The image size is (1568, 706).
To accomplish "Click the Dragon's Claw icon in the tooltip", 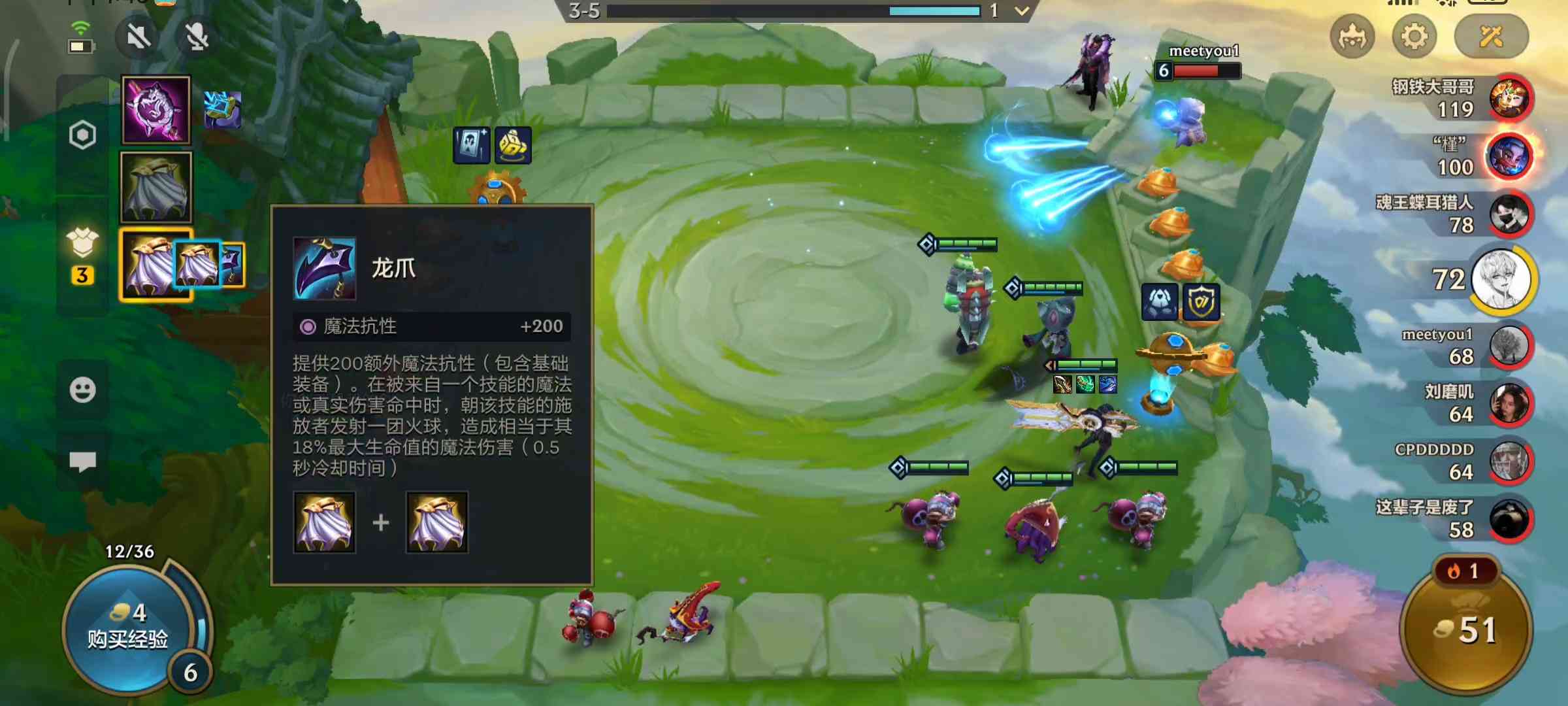I will 323,269.
